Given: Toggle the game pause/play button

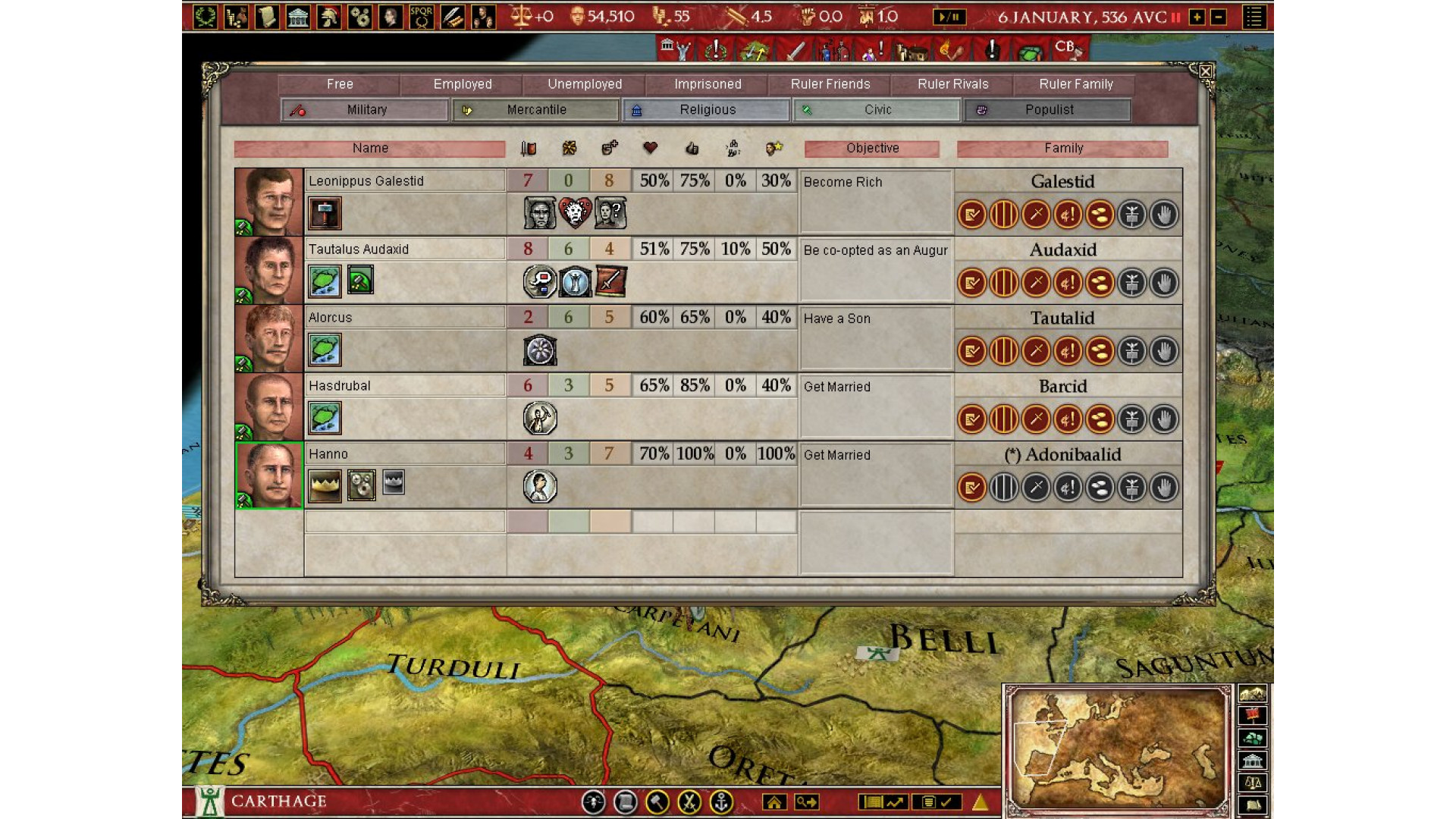Looking at the screenshot, I should coord(949,17).
